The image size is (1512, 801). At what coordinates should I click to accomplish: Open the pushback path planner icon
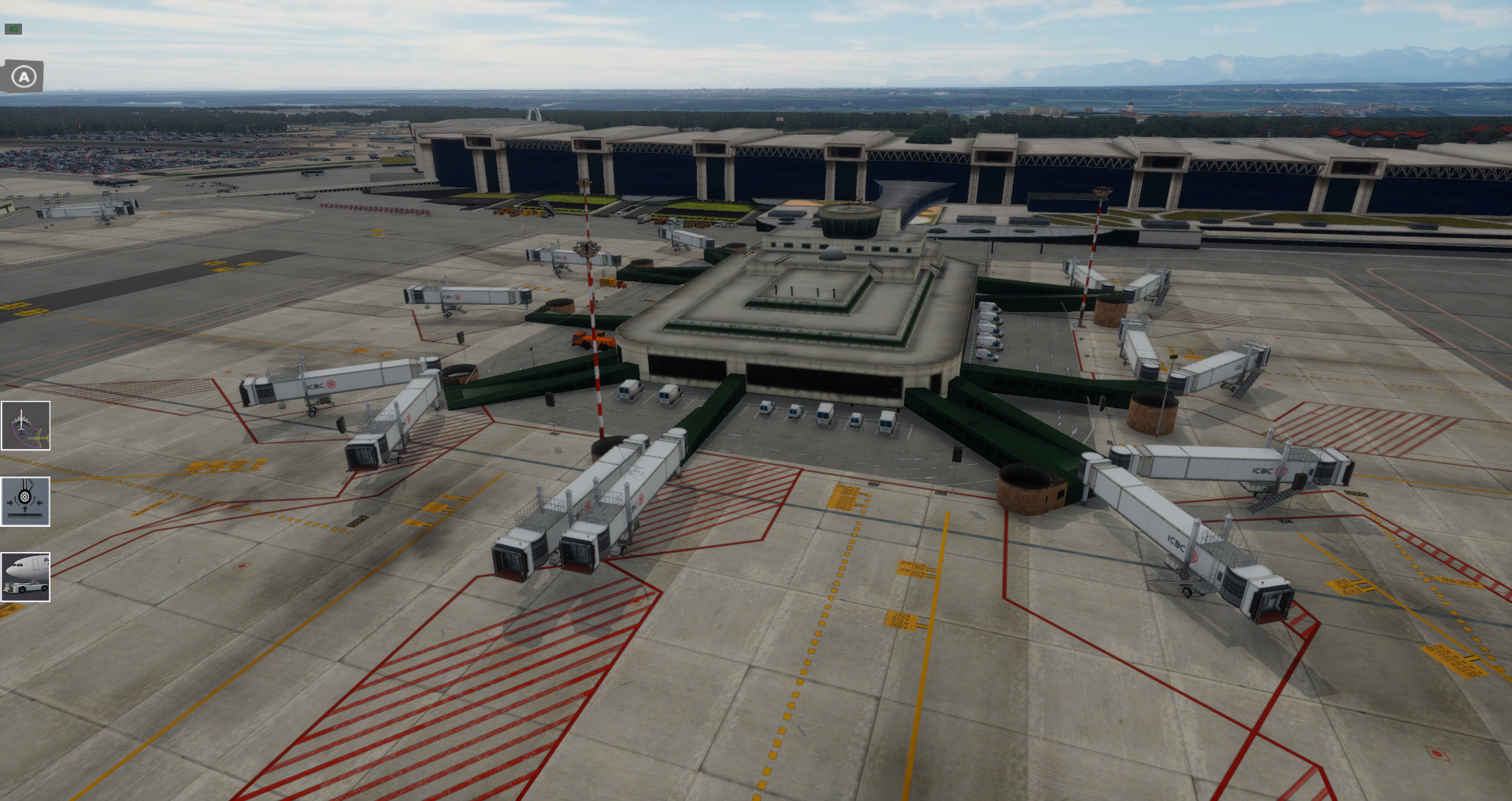pyautogui.click(x=26, y=426)
